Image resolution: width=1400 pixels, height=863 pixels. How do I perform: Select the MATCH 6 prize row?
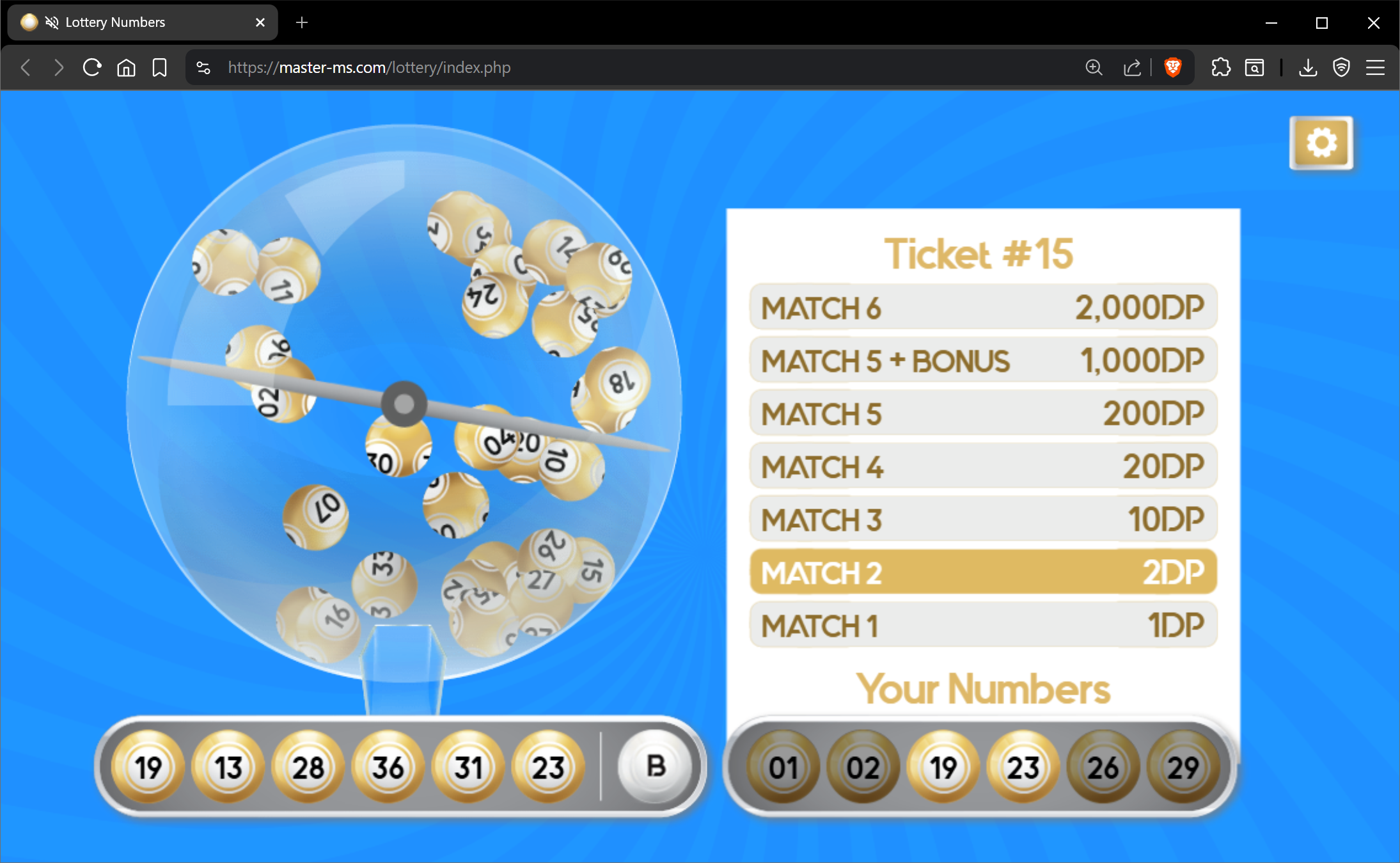(983, 307)
